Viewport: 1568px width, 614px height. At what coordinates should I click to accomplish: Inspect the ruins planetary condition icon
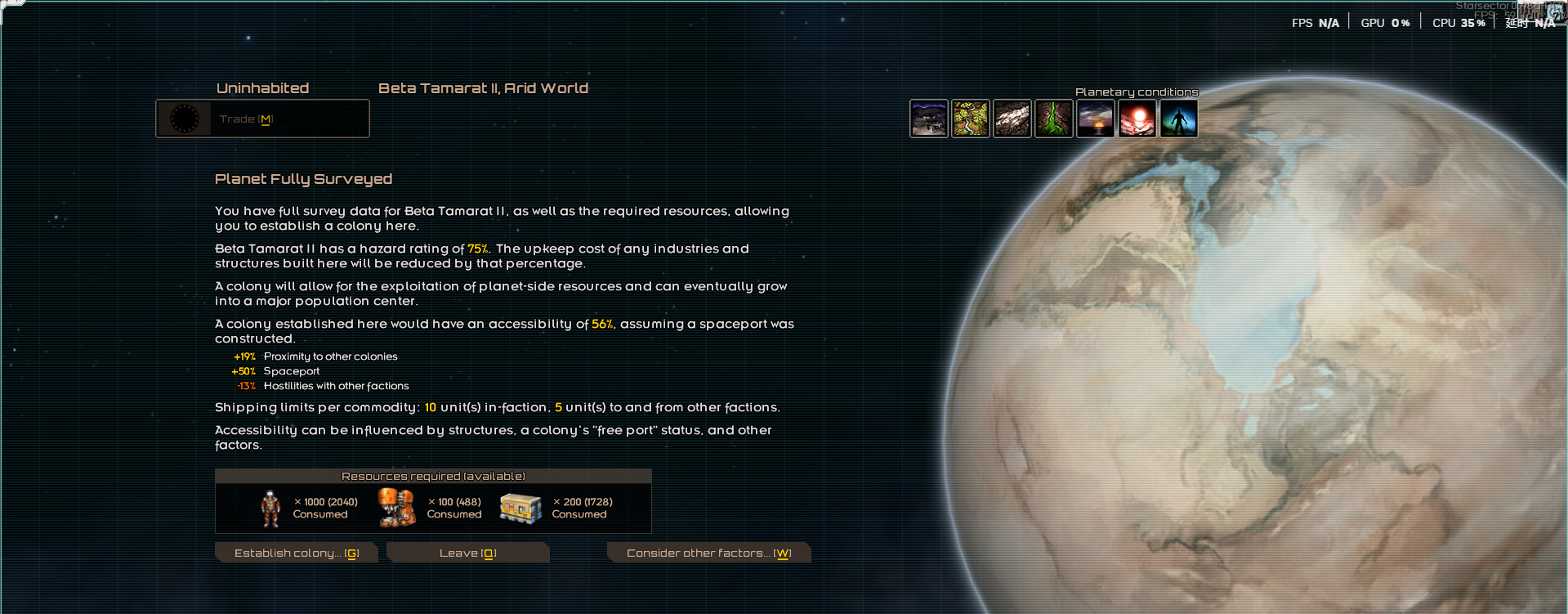(x=929, y=119)
